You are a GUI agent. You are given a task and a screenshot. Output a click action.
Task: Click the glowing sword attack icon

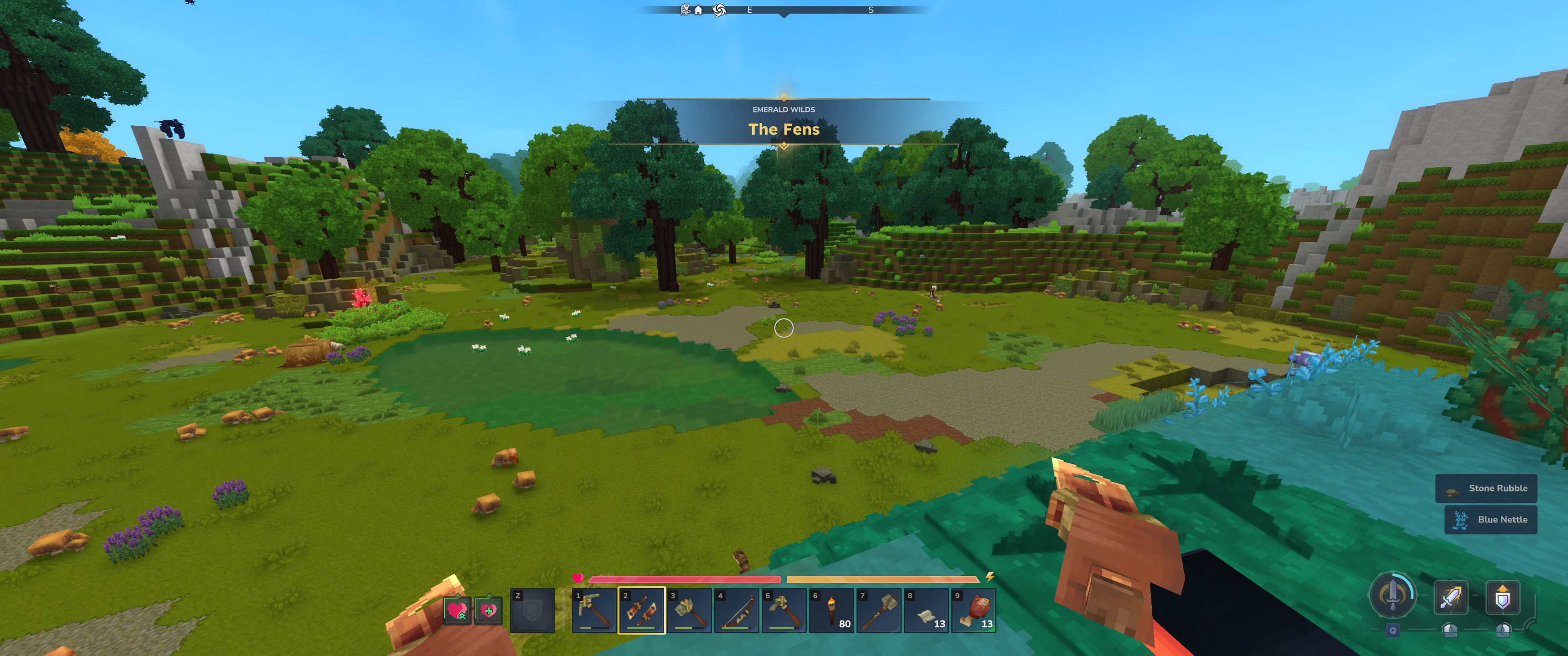[x=1450, y=597]
